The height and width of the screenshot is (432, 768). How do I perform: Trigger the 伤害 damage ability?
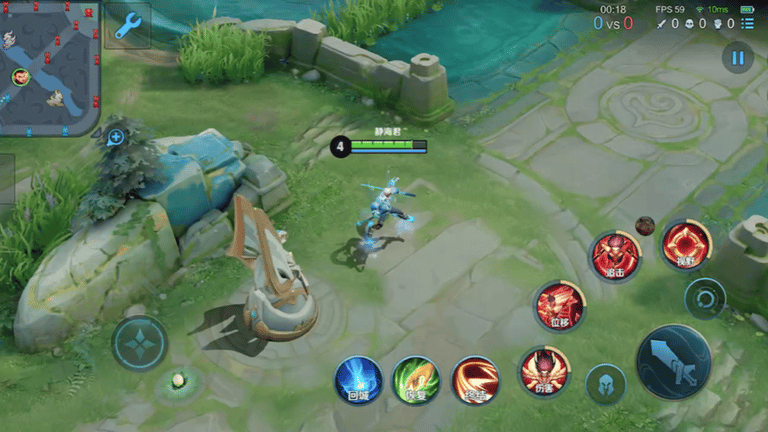544,372
